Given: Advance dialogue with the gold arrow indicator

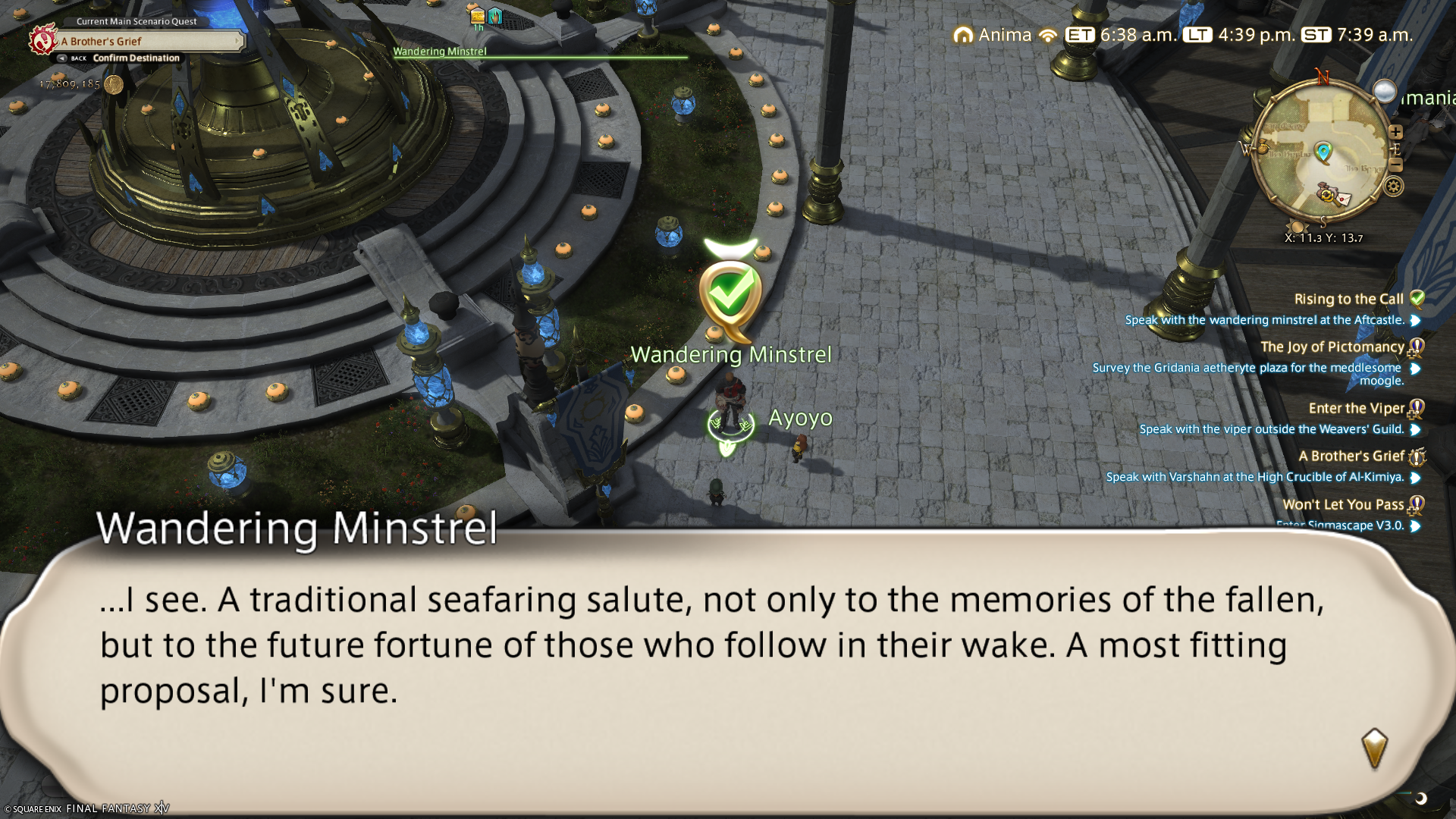Looking at the screenshot, I should (x=1374, y=748).
